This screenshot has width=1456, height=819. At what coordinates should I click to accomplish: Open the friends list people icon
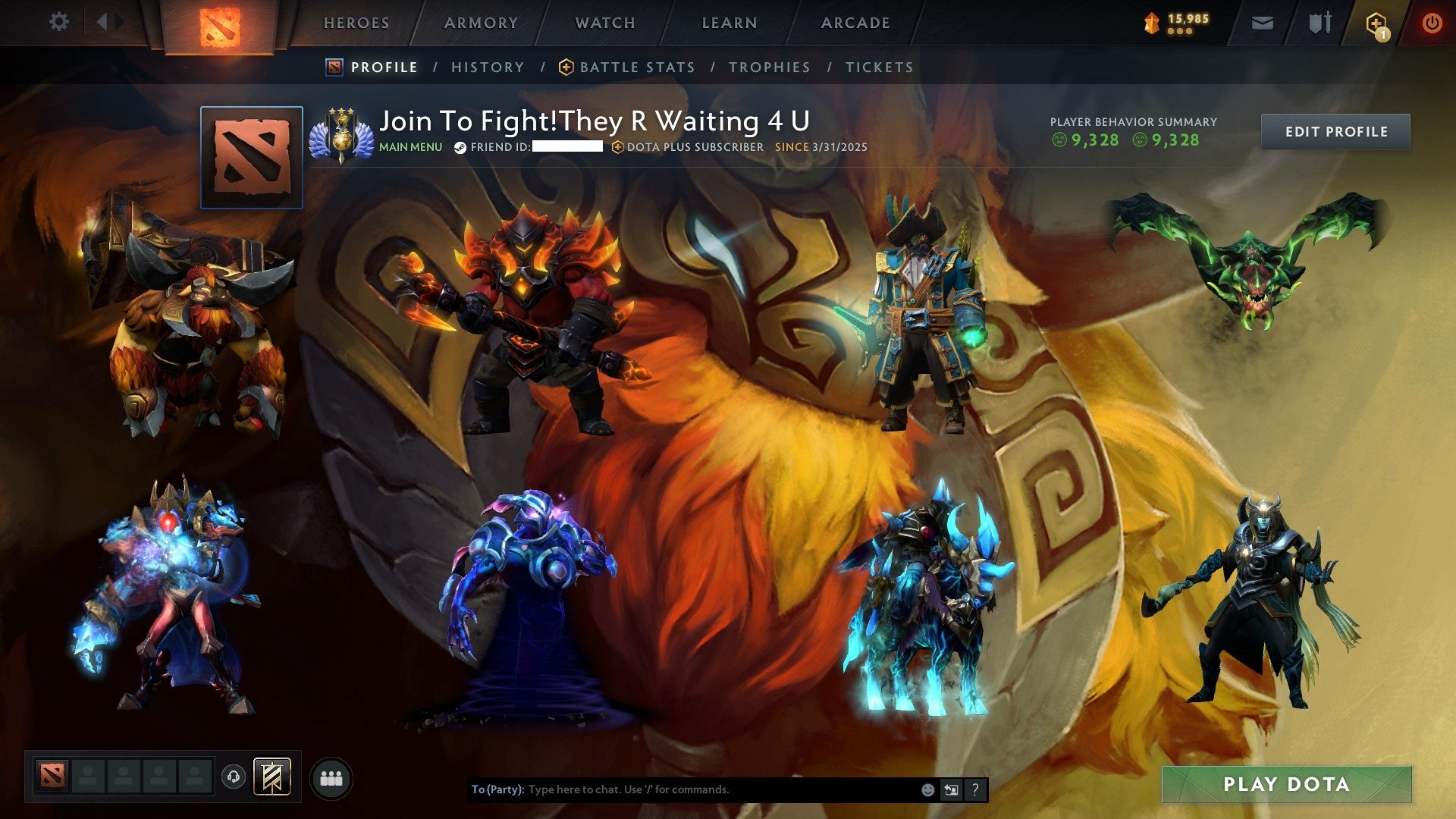tap(331, 777)
